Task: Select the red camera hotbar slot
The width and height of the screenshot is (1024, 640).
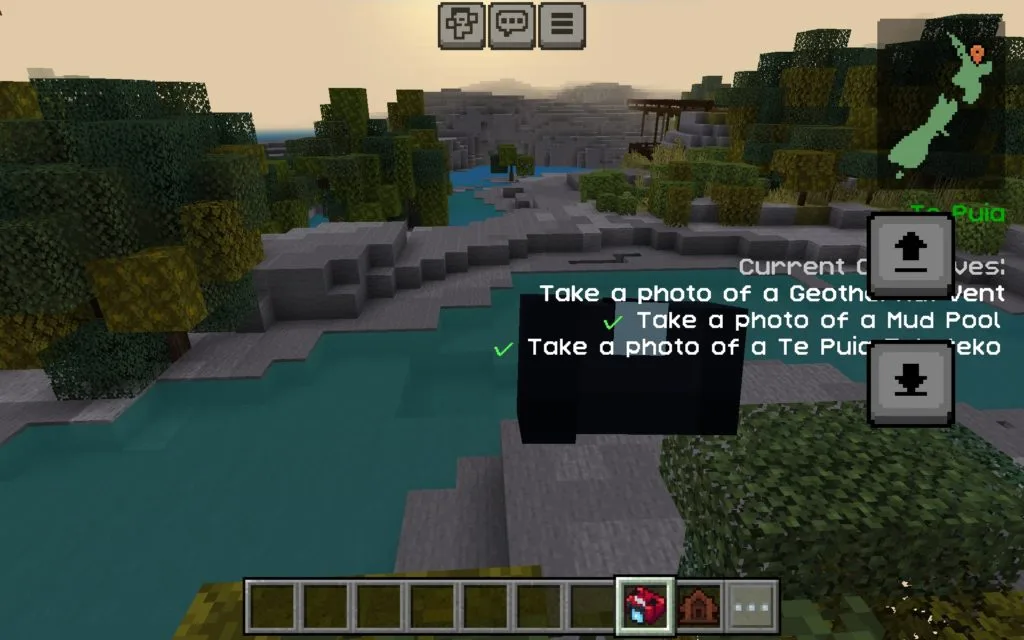Action: (645, 606)
